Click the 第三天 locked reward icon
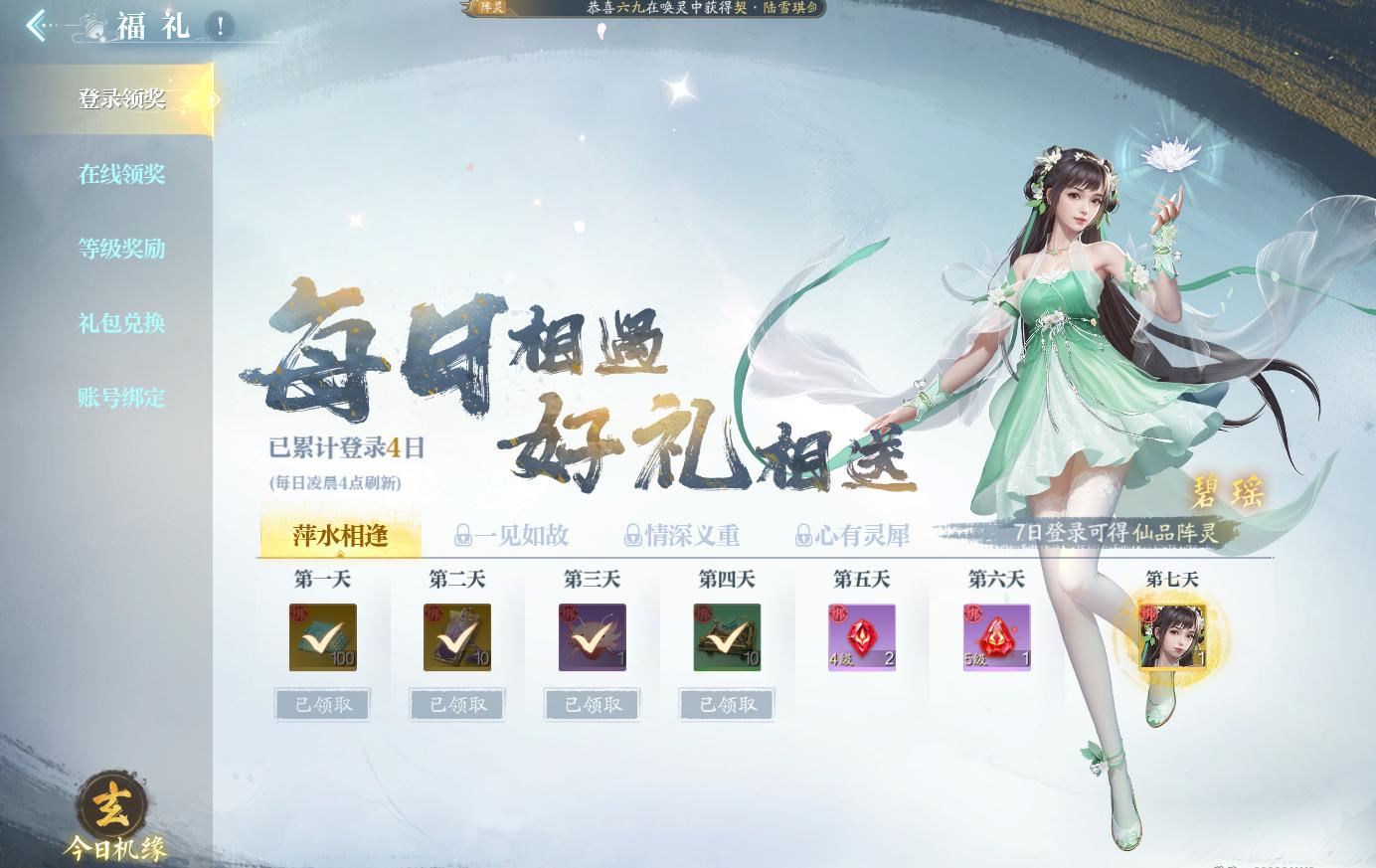Image resolution: width=1376 pixels, height=868 pixels. coord(592,637)
